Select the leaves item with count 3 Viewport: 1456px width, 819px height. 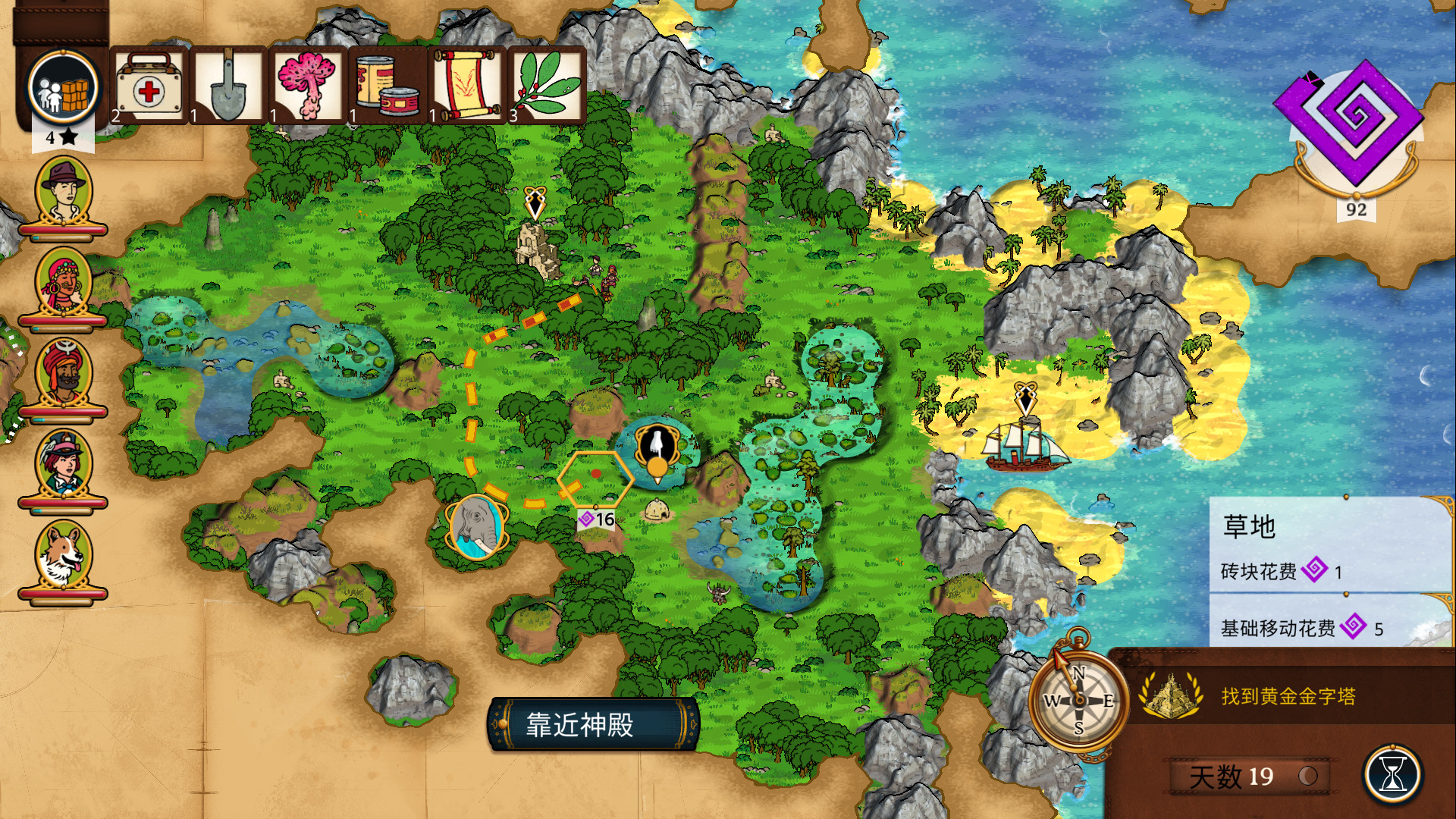click(548, 86)
